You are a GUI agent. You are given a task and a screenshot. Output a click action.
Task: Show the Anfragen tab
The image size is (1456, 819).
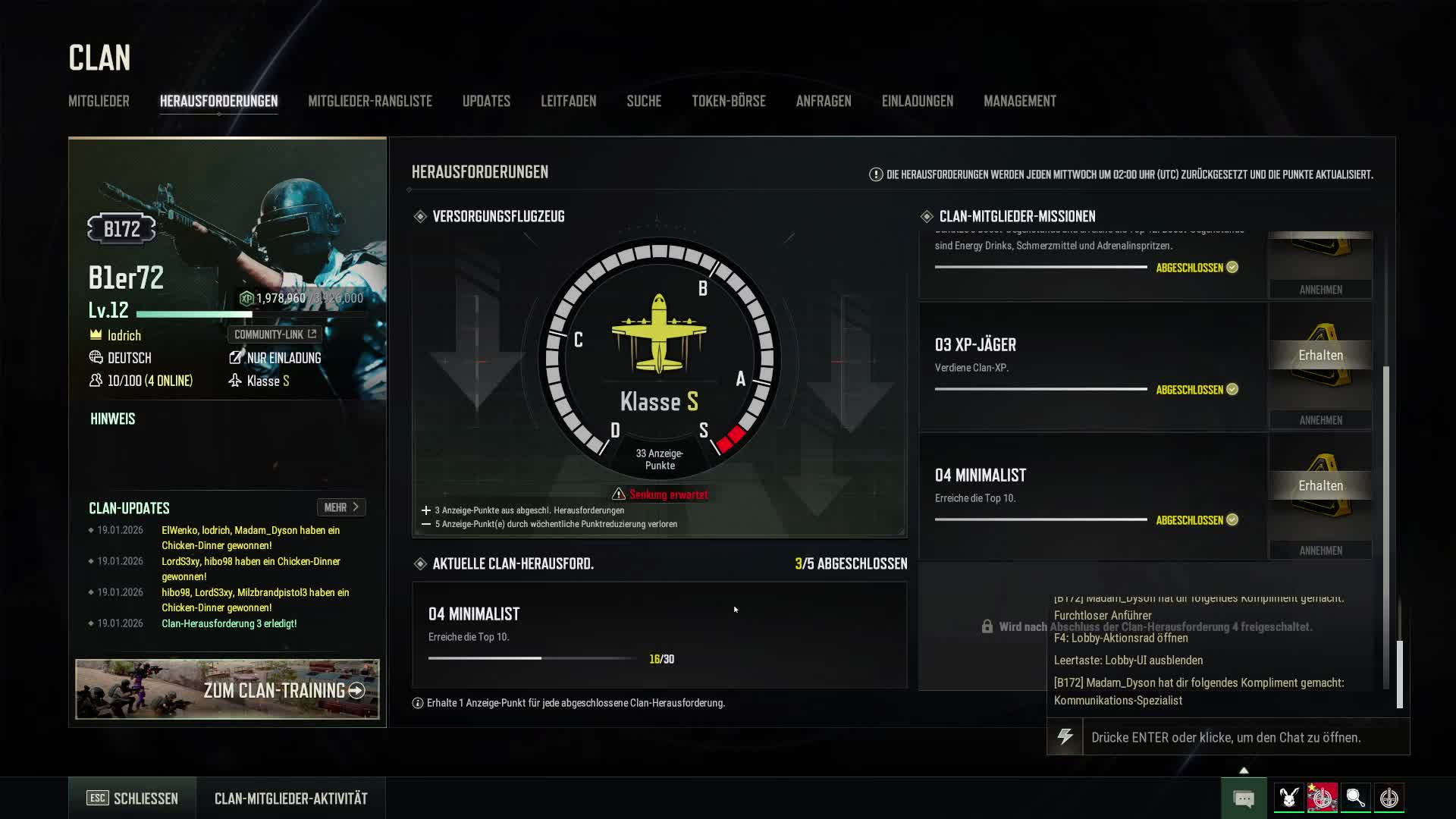click(824, 101)
